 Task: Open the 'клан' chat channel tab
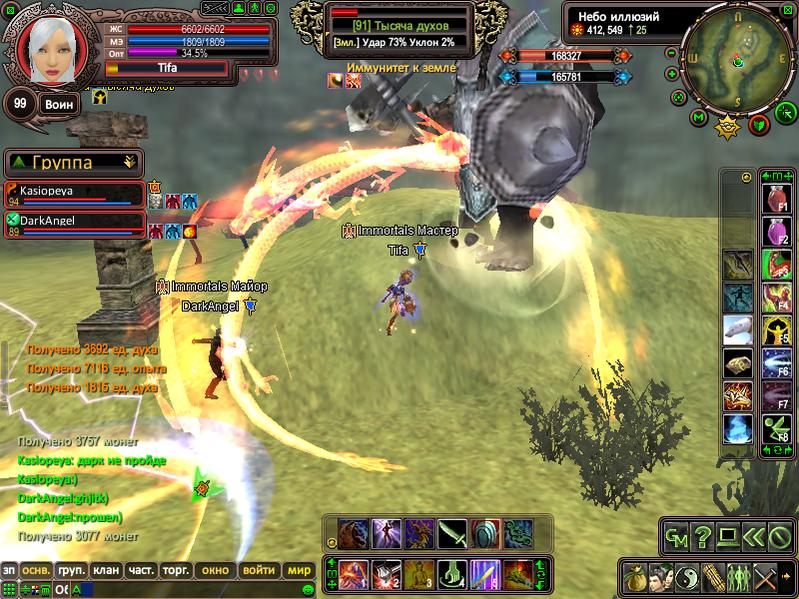105,570
